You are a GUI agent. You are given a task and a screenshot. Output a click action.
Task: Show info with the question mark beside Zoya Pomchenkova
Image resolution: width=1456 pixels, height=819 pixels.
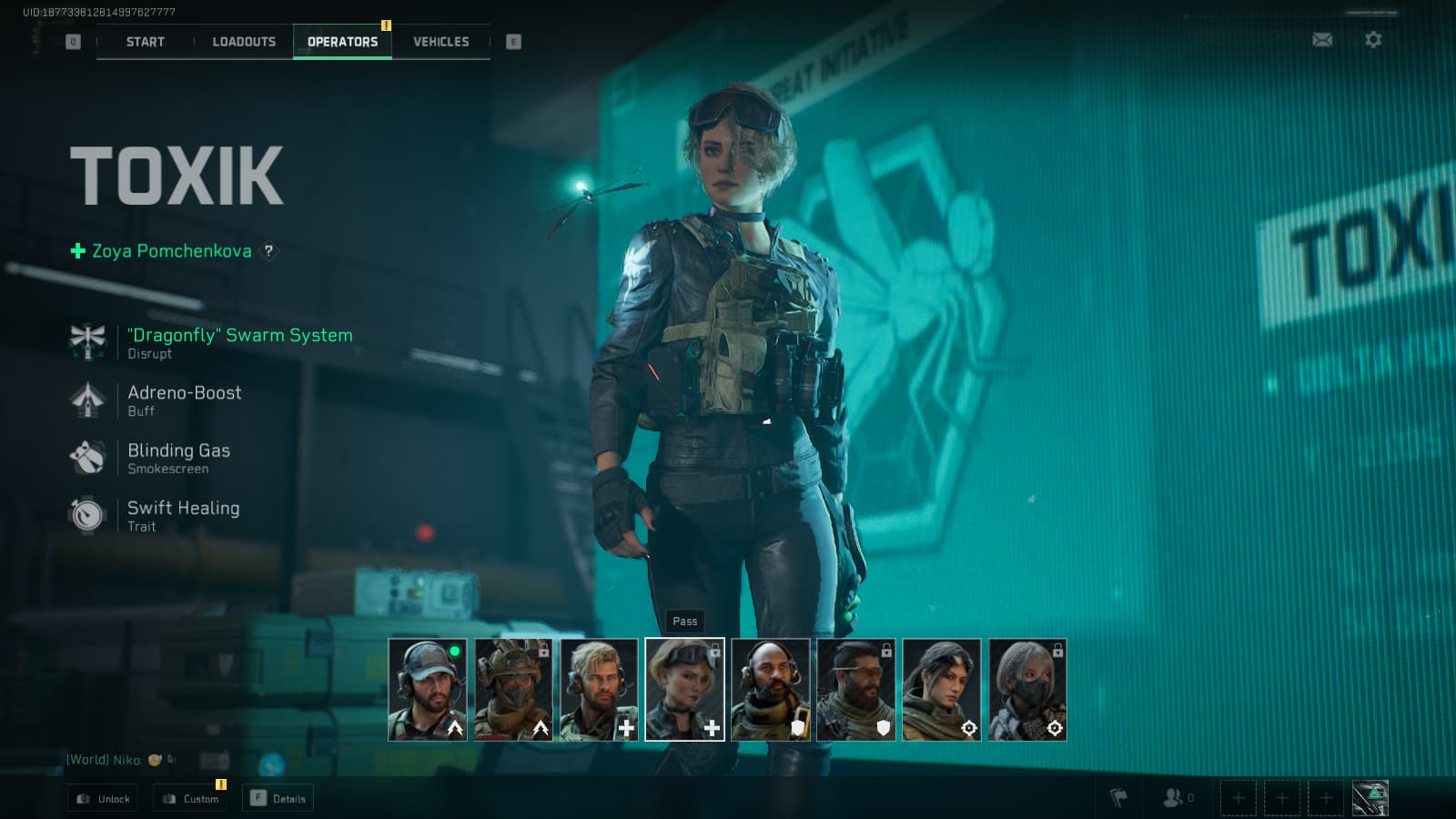pos(268,251)
